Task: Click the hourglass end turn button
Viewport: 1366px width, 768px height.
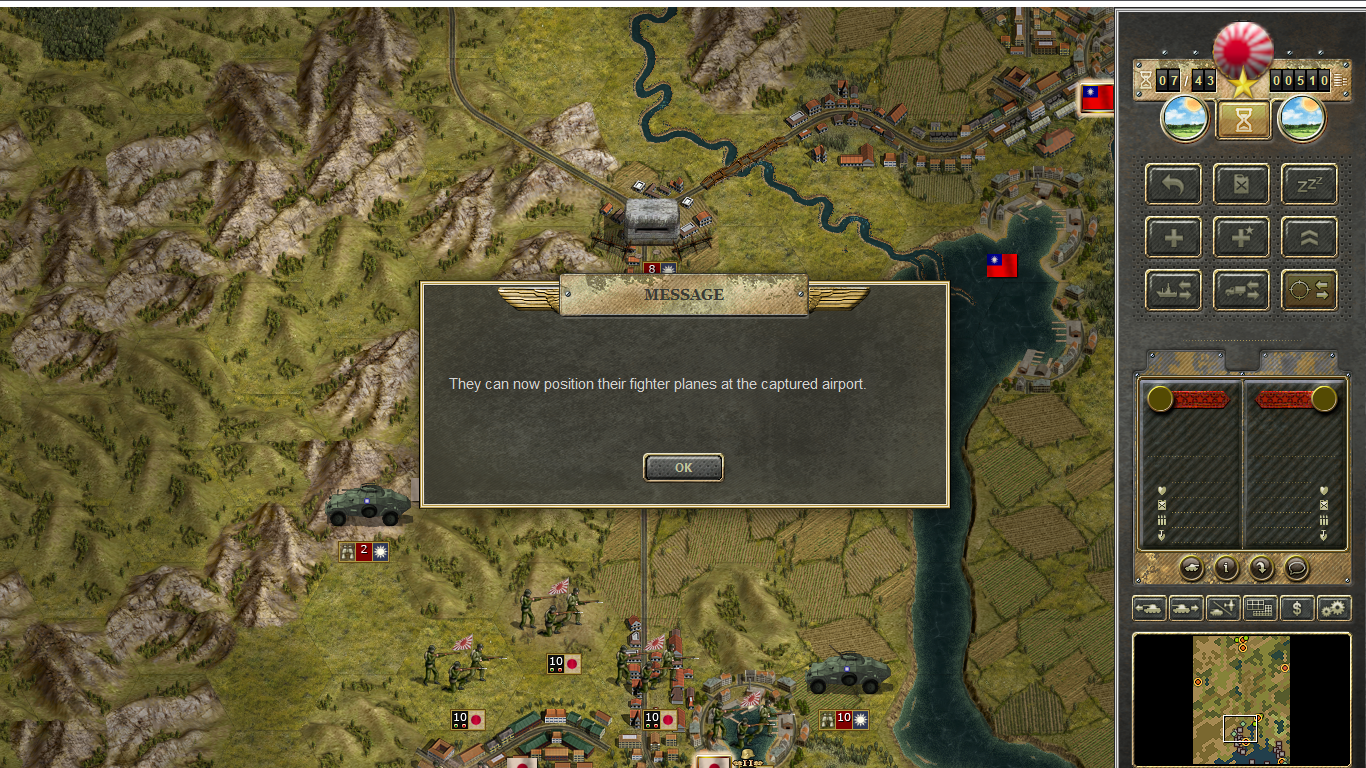Action: [x=1243, y=120]
